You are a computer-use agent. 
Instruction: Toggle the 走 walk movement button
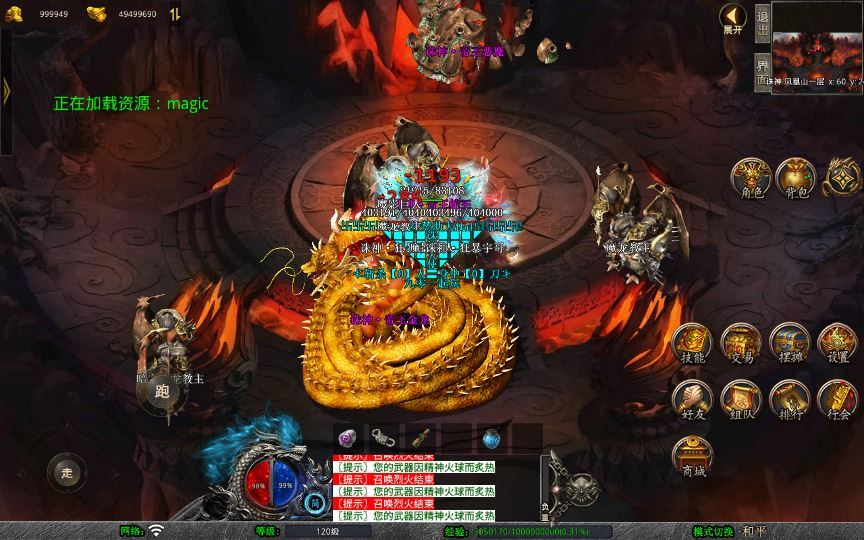pos(66,471)
